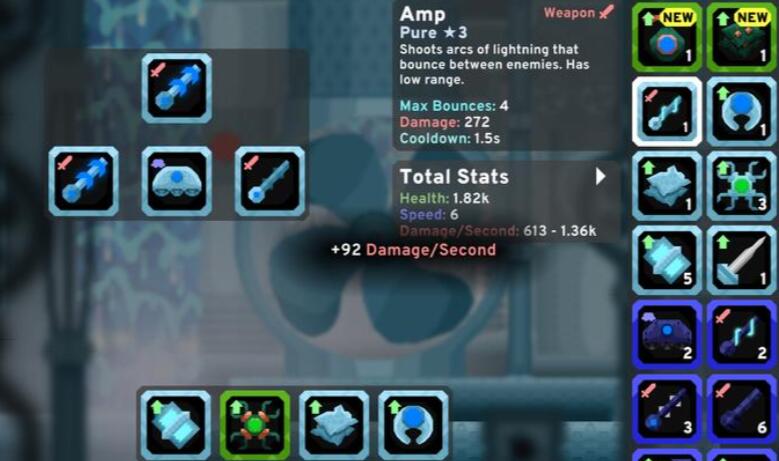The width and height of the screenshot is (779, 461).
Task: Choose the blue lightning bolts weapon item
Action: (x=741, y=334)
